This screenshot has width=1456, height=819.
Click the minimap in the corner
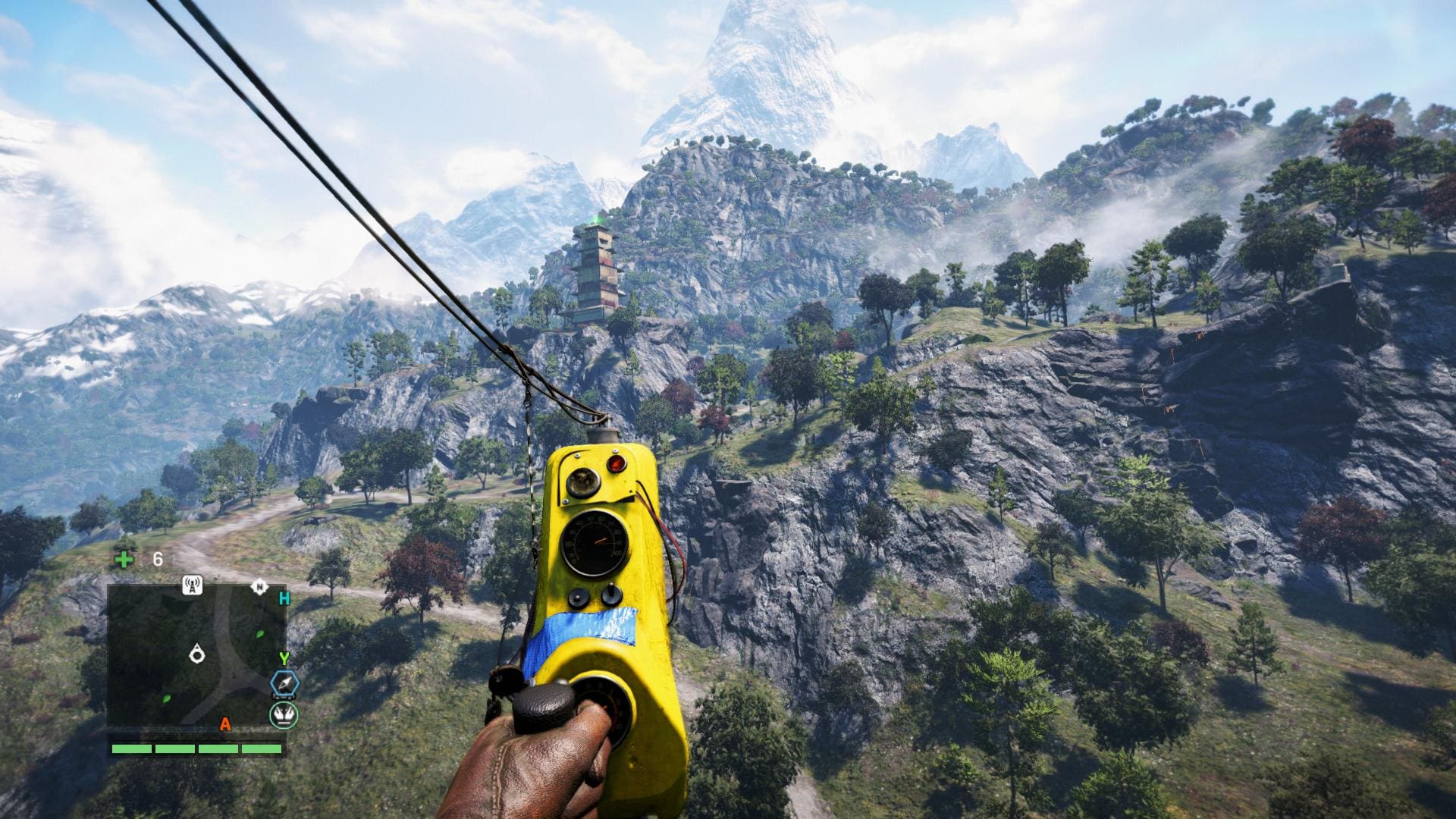coord(196,655)
